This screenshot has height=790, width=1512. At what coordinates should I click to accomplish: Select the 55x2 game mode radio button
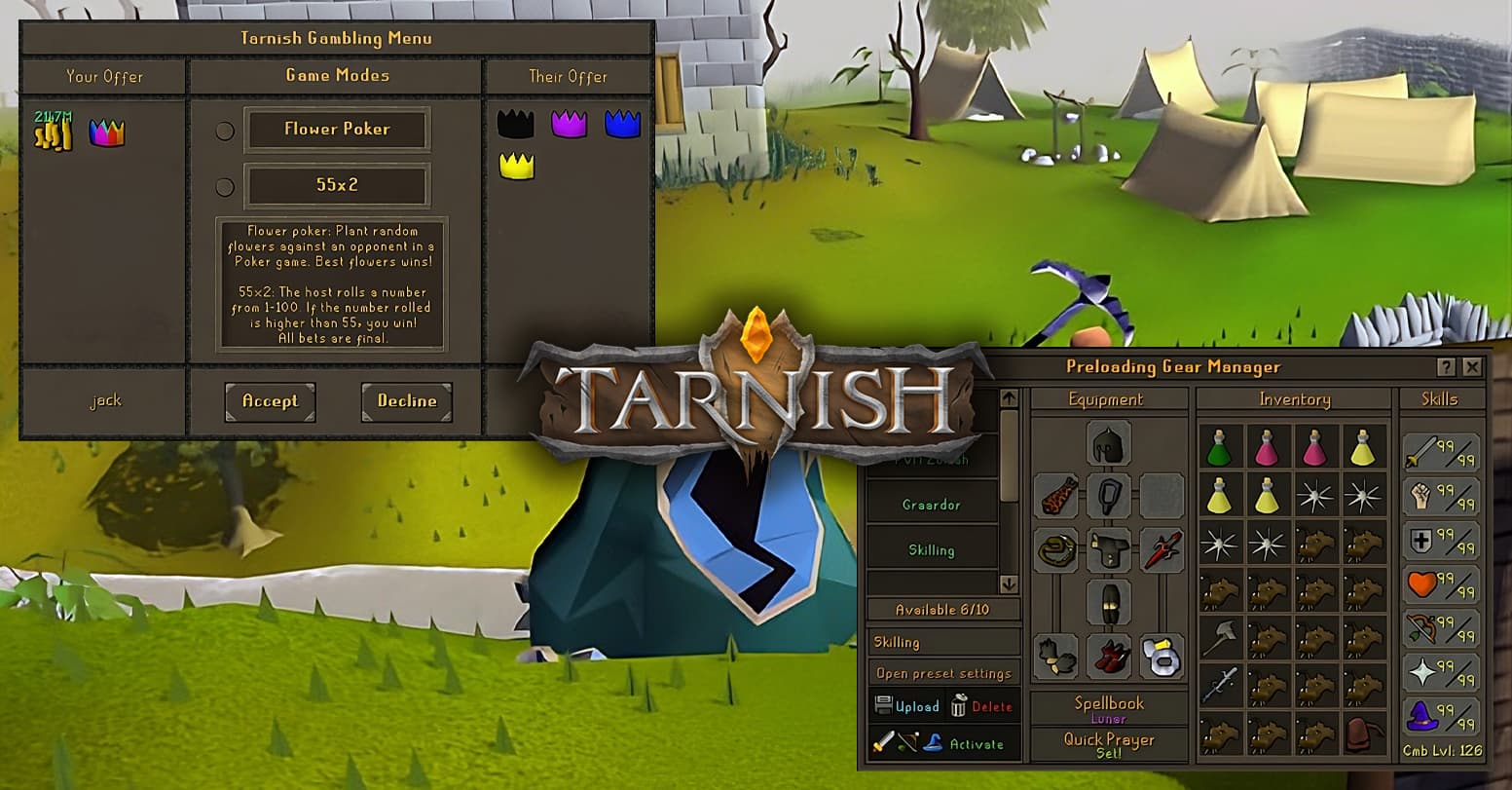coord(225,185)
